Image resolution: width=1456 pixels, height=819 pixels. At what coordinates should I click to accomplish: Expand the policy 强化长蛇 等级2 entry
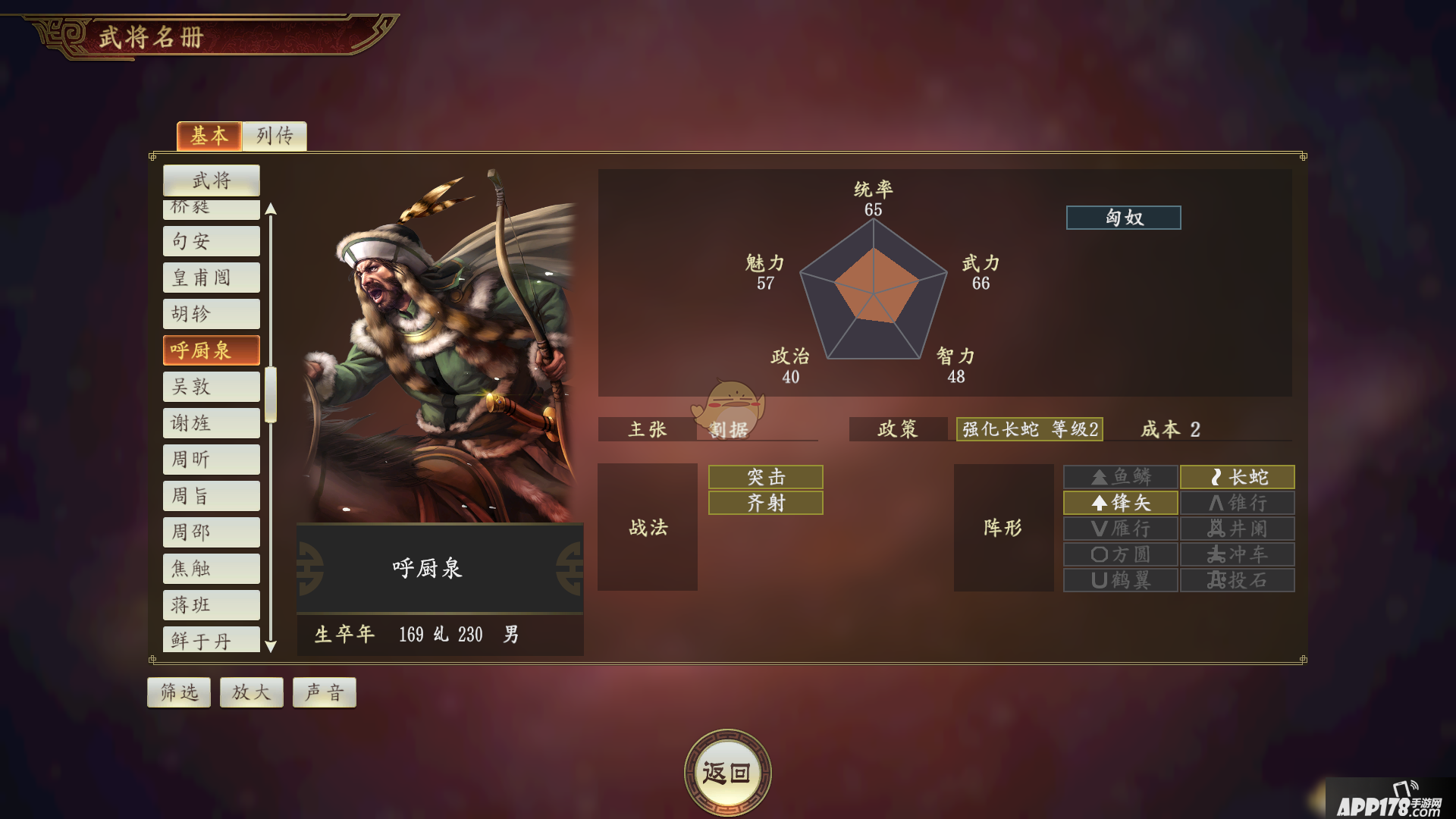1029,429
